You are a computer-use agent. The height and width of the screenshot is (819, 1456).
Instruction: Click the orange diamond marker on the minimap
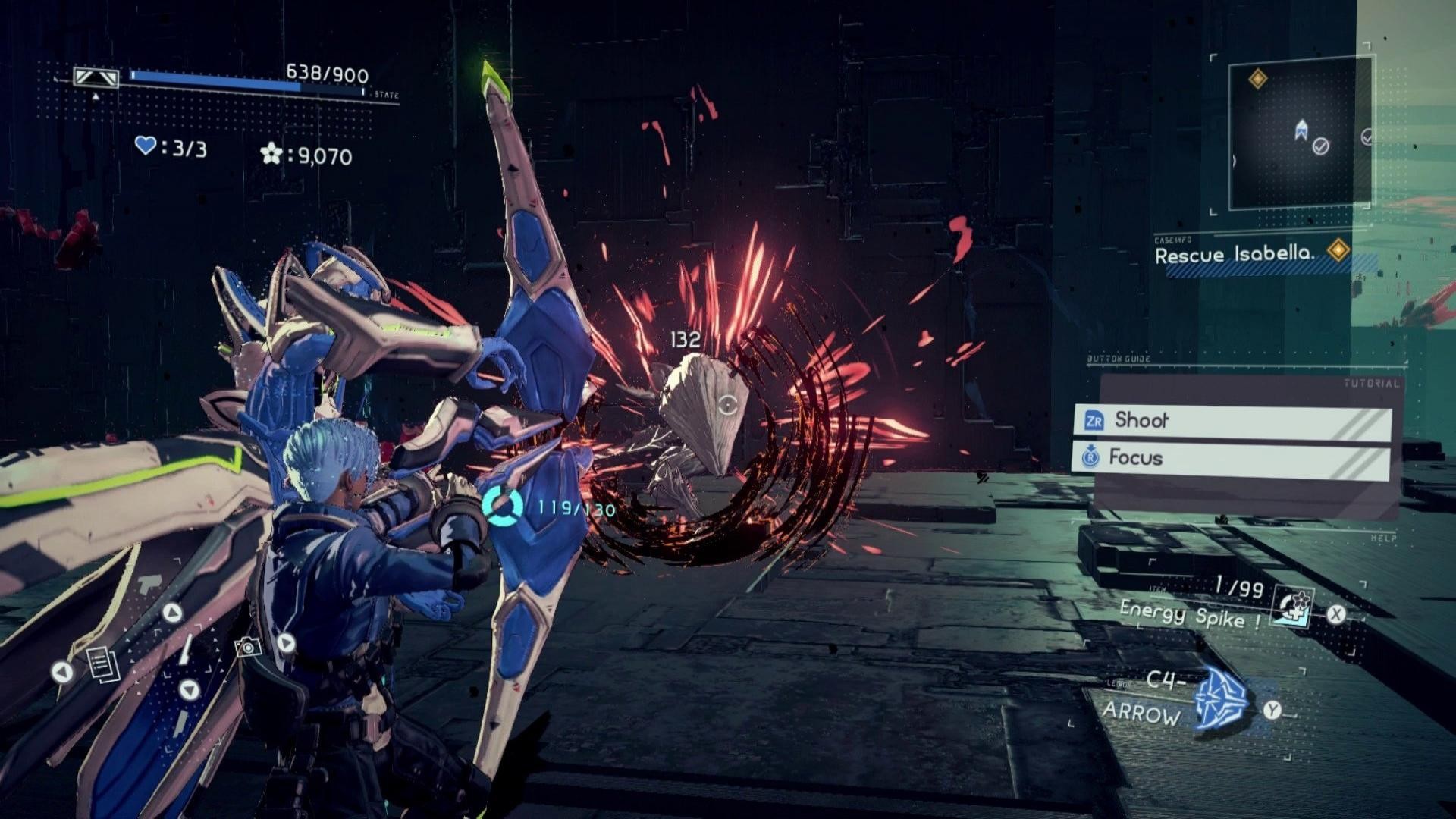tap(1257, 79)
